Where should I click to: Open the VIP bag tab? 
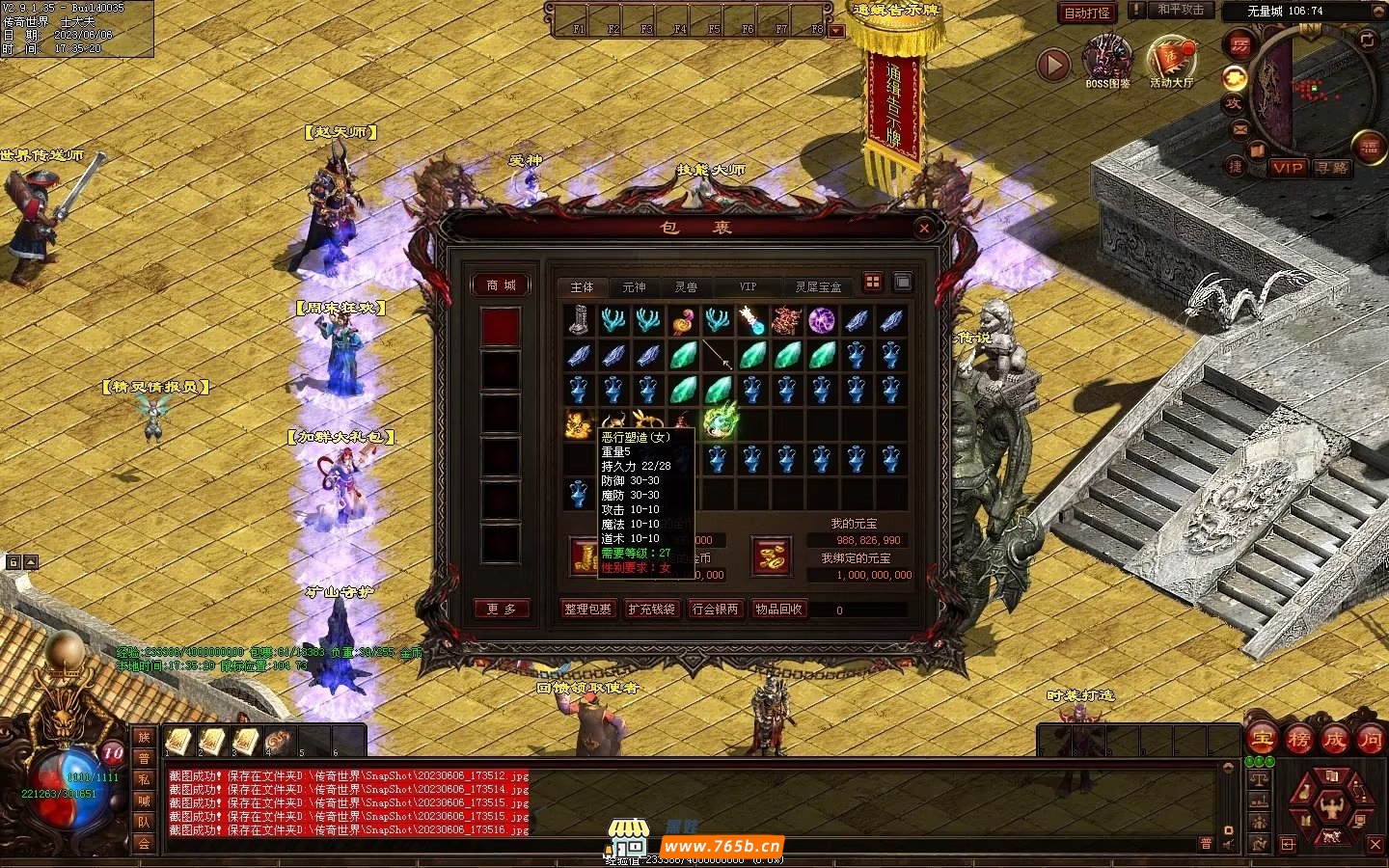(x=748, y=287)
